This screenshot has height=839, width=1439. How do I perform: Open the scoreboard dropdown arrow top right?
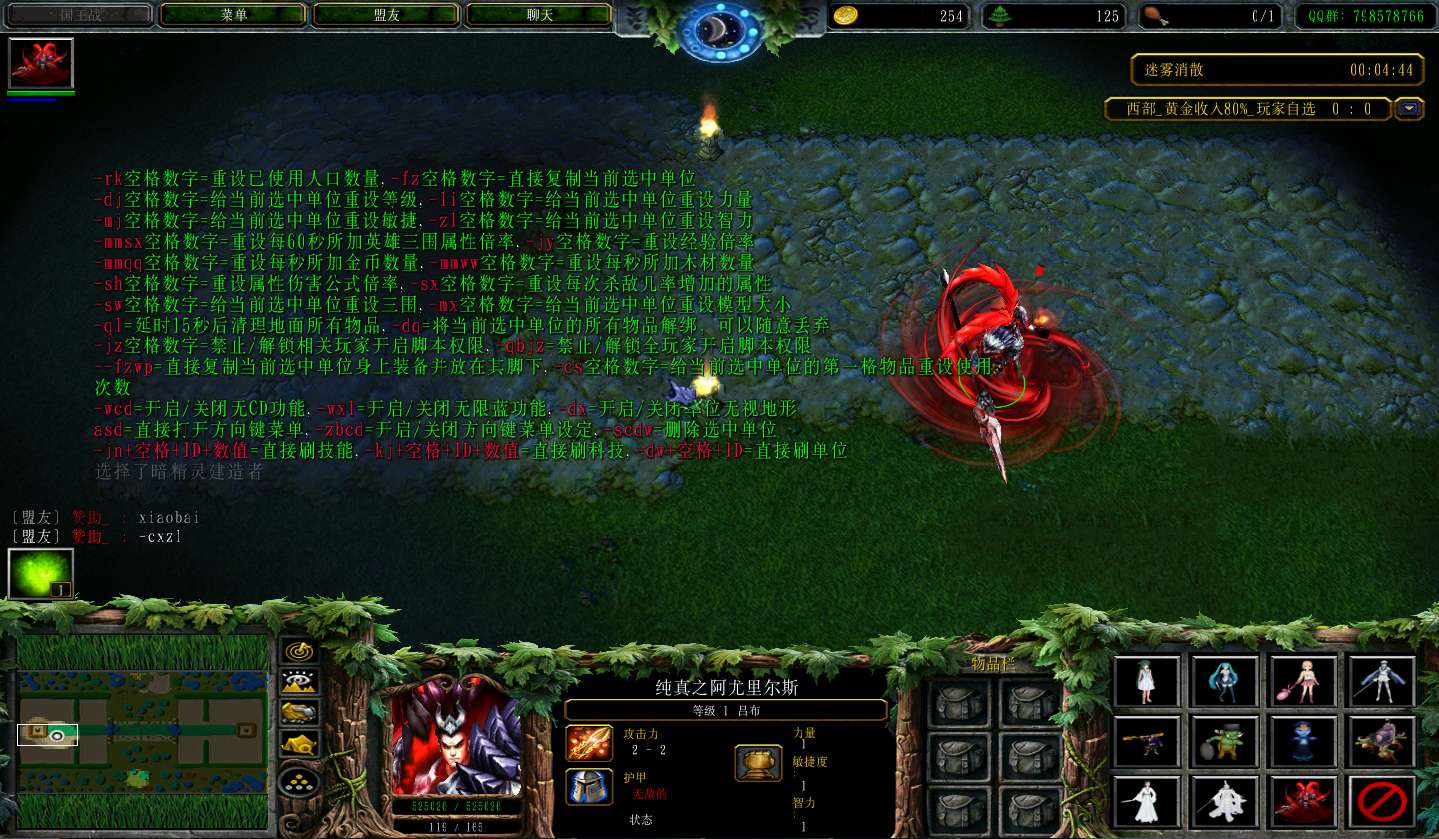pos(1409,108)
